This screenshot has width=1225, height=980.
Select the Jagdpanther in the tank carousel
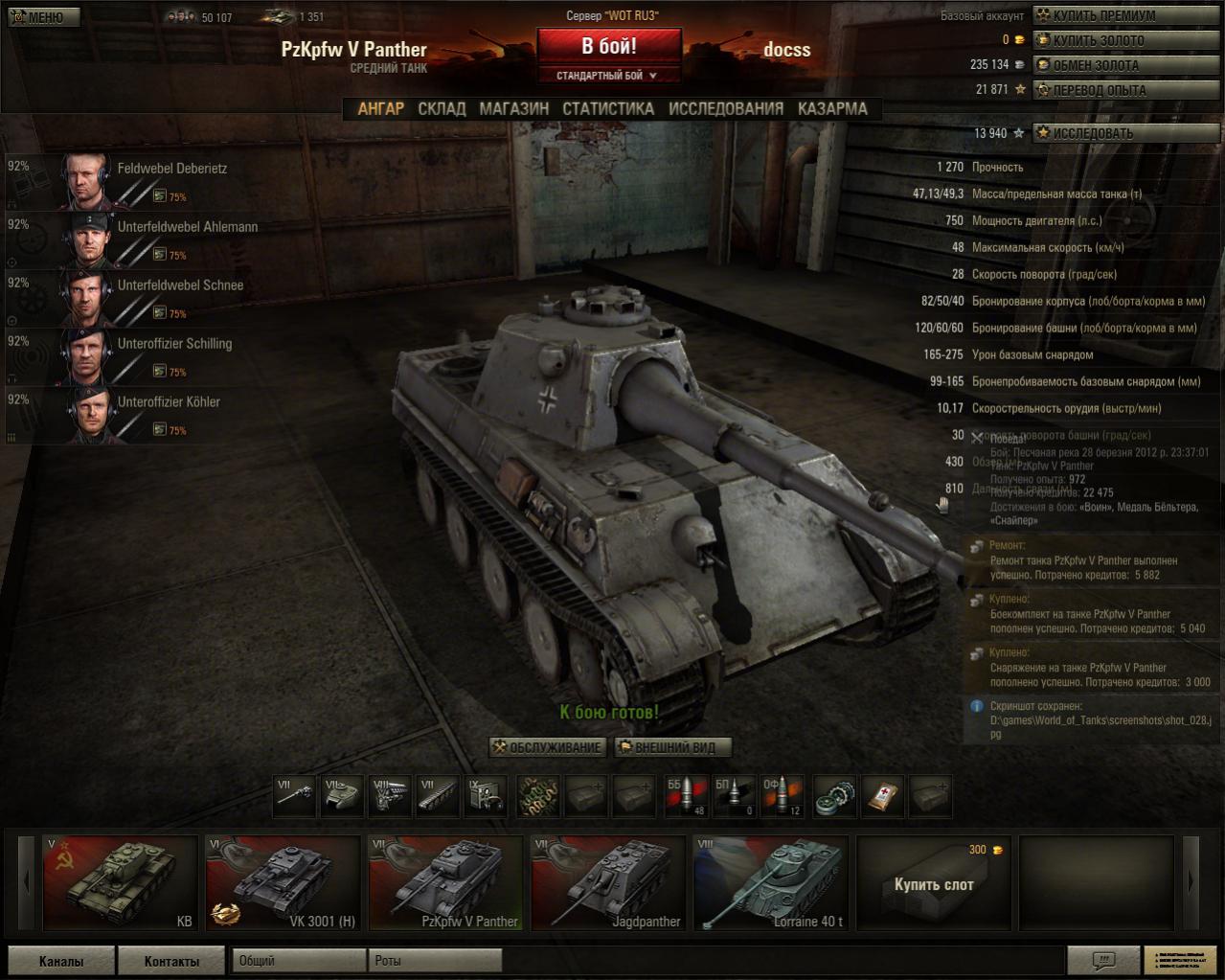(x=608, y=882)
